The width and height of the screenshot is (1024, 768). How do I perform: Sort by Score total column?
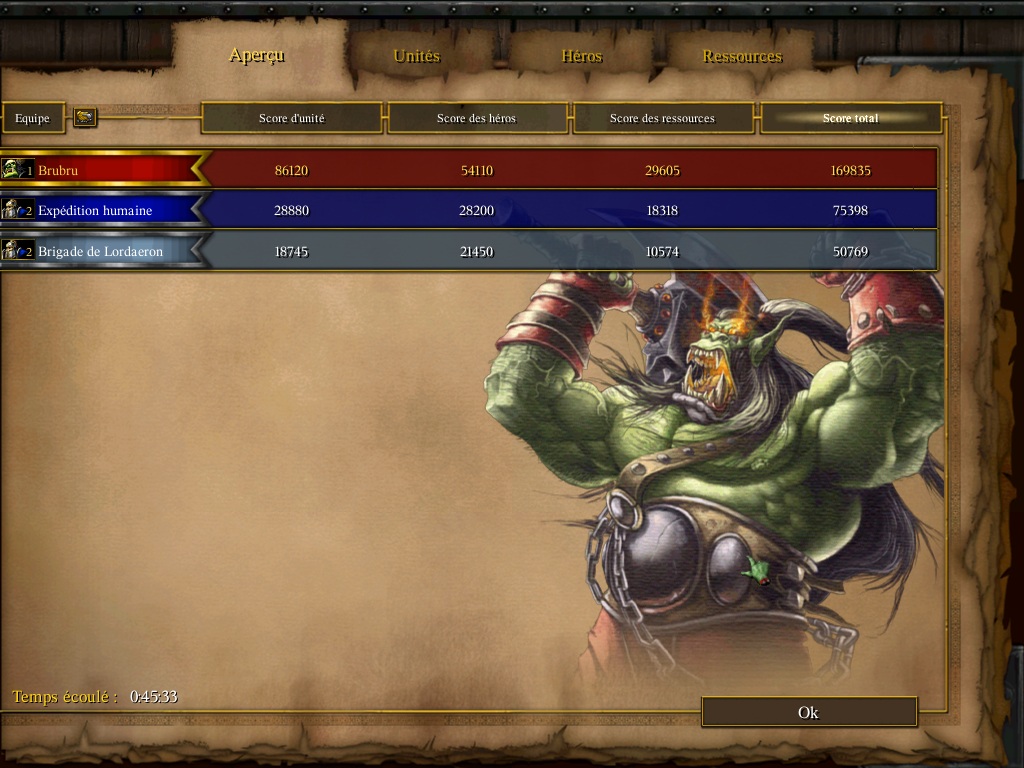click(x=850, y=118)
